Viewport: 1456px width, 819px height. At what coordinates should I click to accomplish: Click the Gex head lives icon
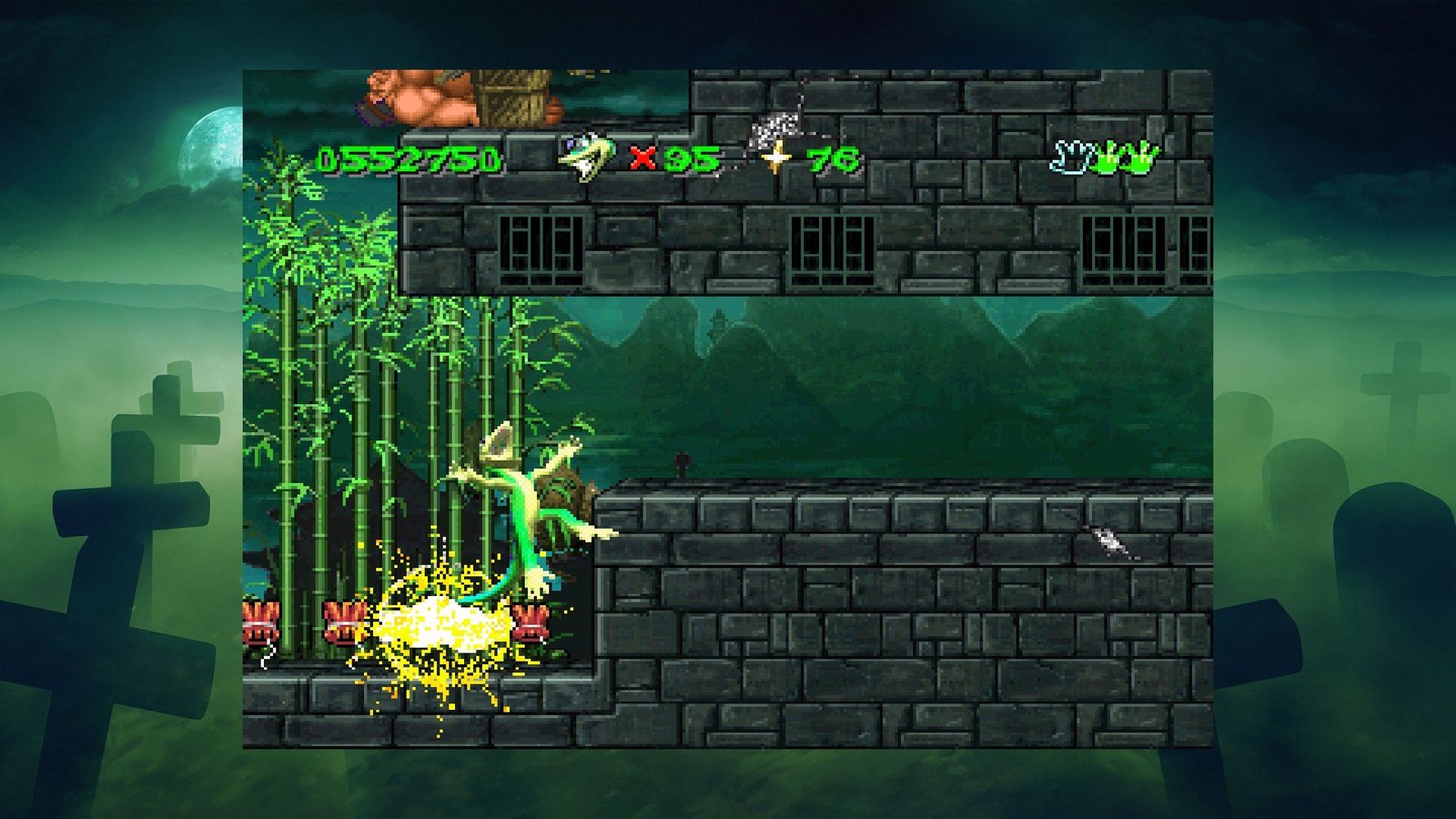585,158
